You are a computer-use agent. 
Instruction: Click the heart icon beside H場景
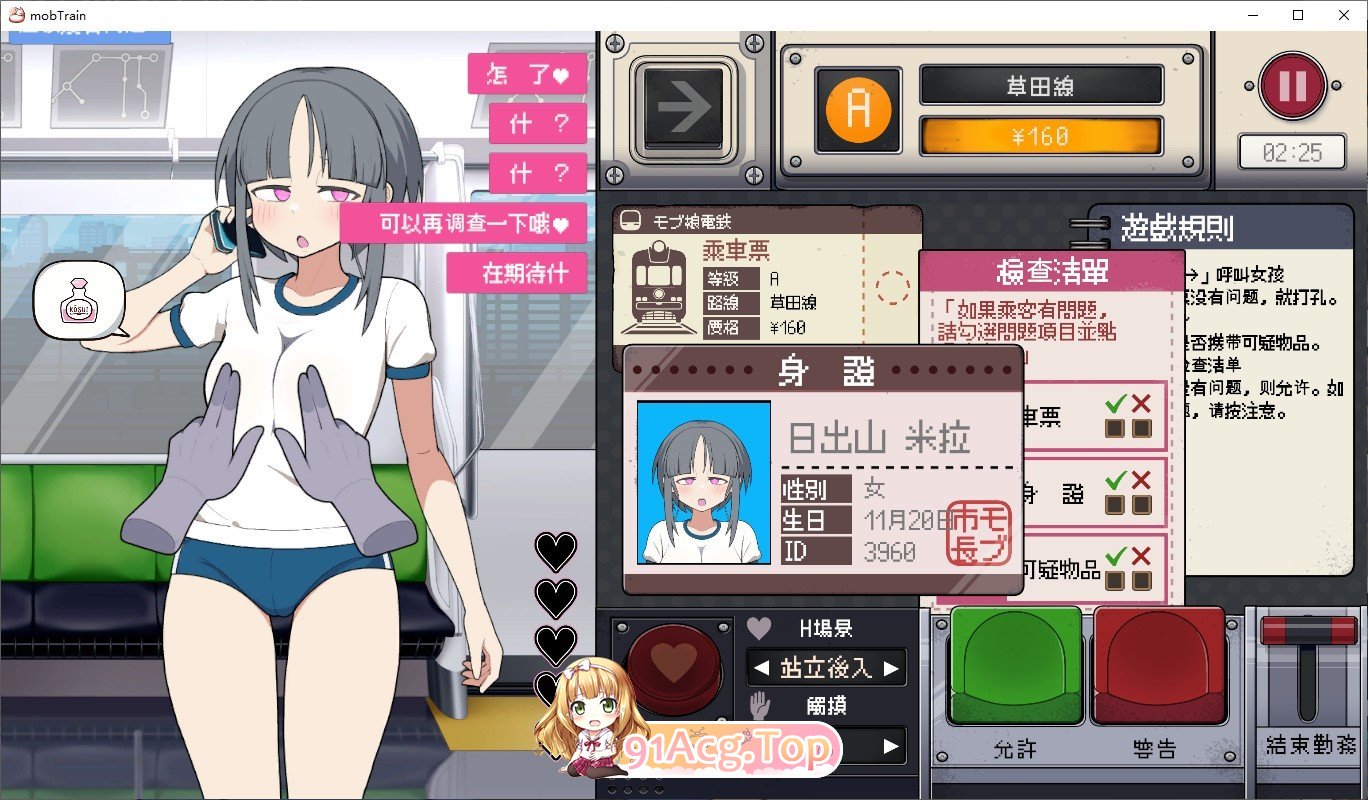pyautogui.click(x=757, y=627)
